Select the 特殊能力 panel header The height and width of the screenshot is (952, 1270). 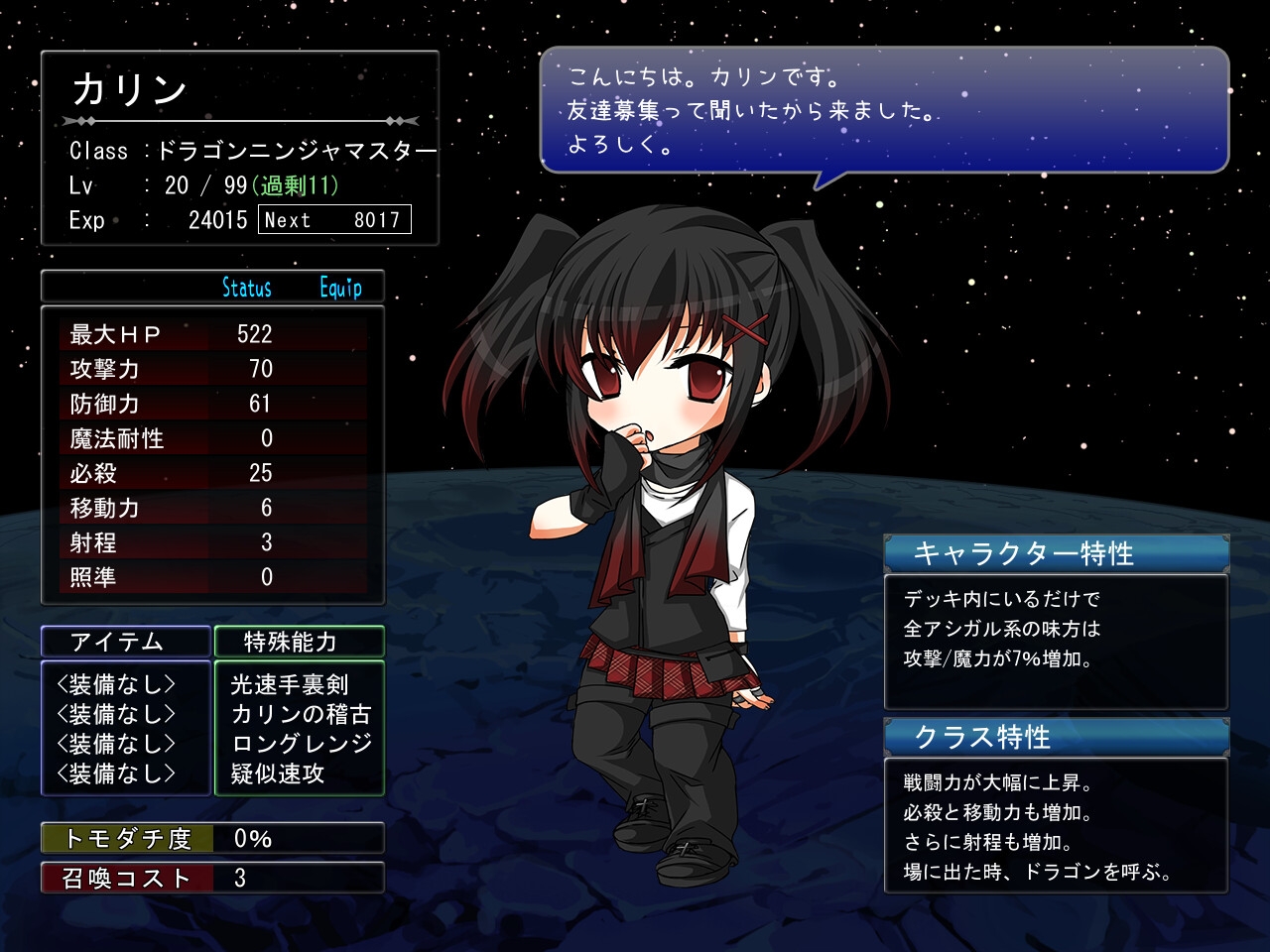[299, 642]
